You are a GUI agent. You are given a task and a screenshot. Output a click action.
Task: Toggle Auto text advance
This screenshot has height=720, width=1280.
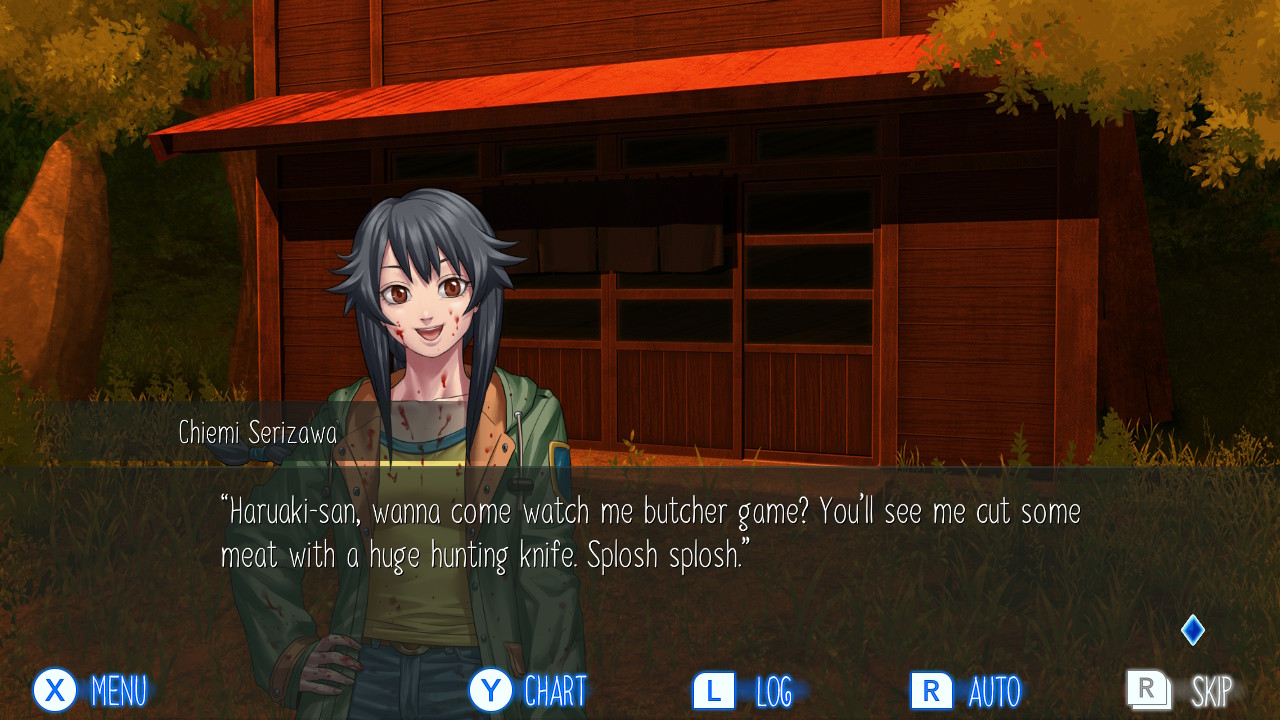tap(965, 690)
